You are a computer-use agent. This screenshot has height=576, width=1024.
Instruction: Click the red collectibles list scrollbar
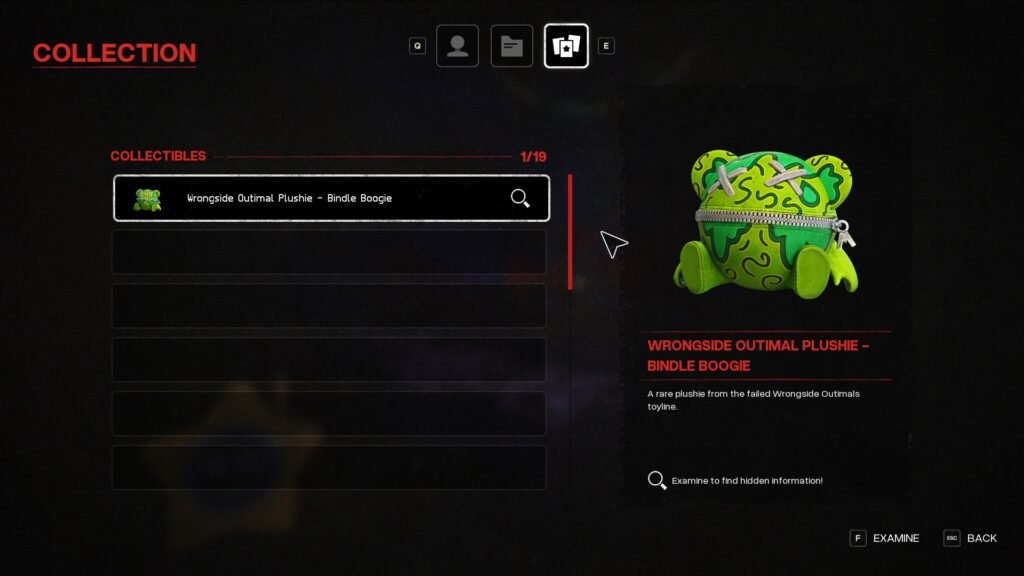click(x=570, y=232)
